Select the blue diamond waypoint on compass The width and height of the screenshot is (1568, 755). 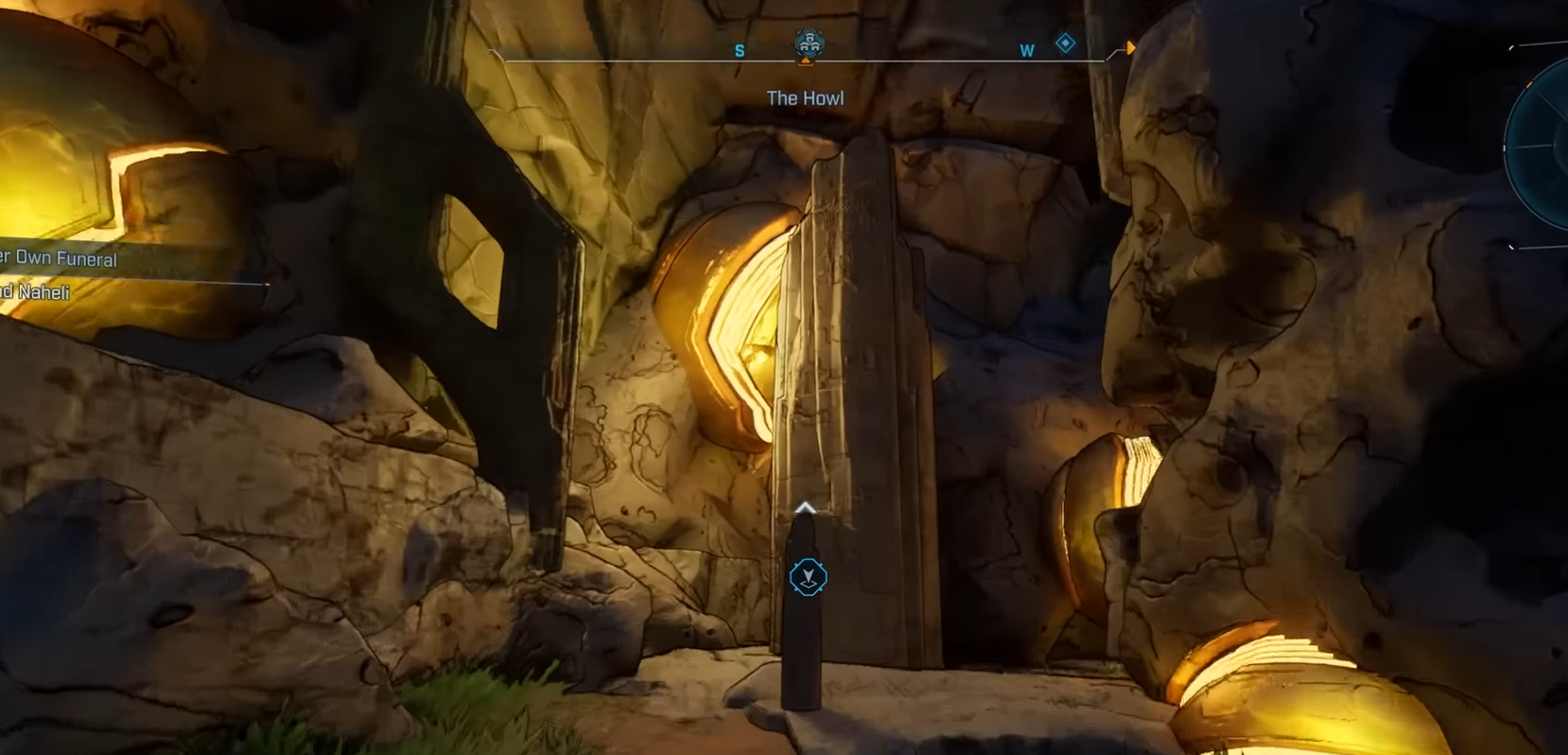[1066, 44]
